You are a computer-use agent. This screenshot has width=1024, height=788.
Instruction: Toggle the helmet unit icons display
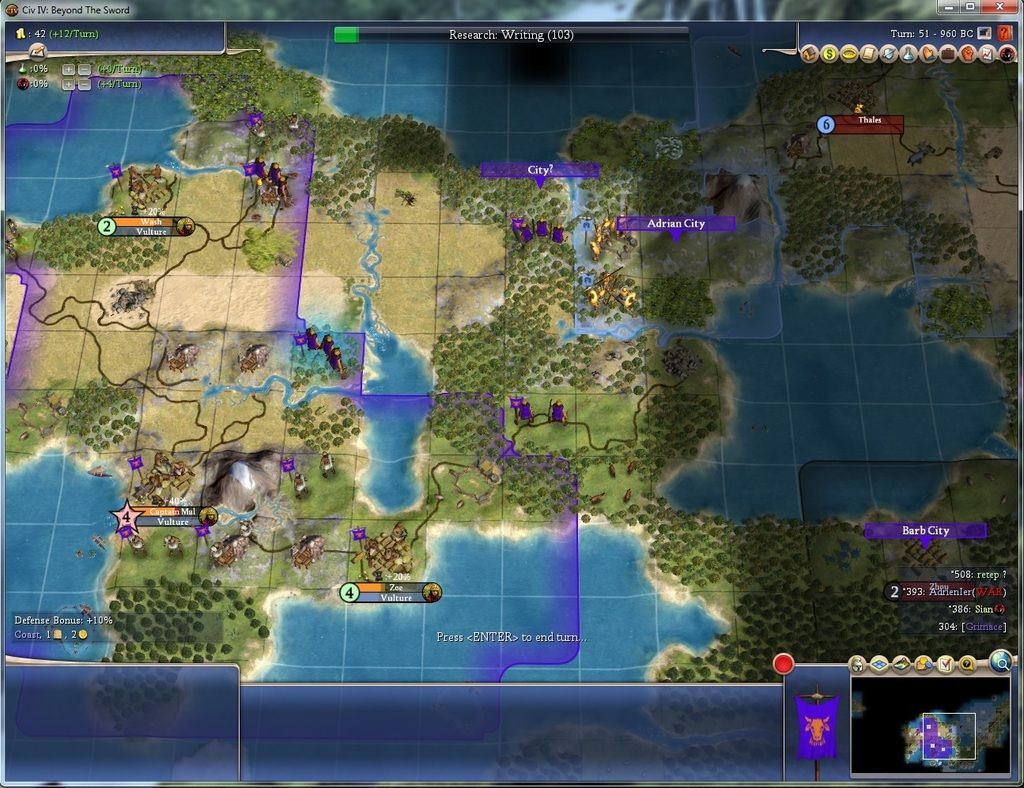pyautogui.click(x=857, y=664)
